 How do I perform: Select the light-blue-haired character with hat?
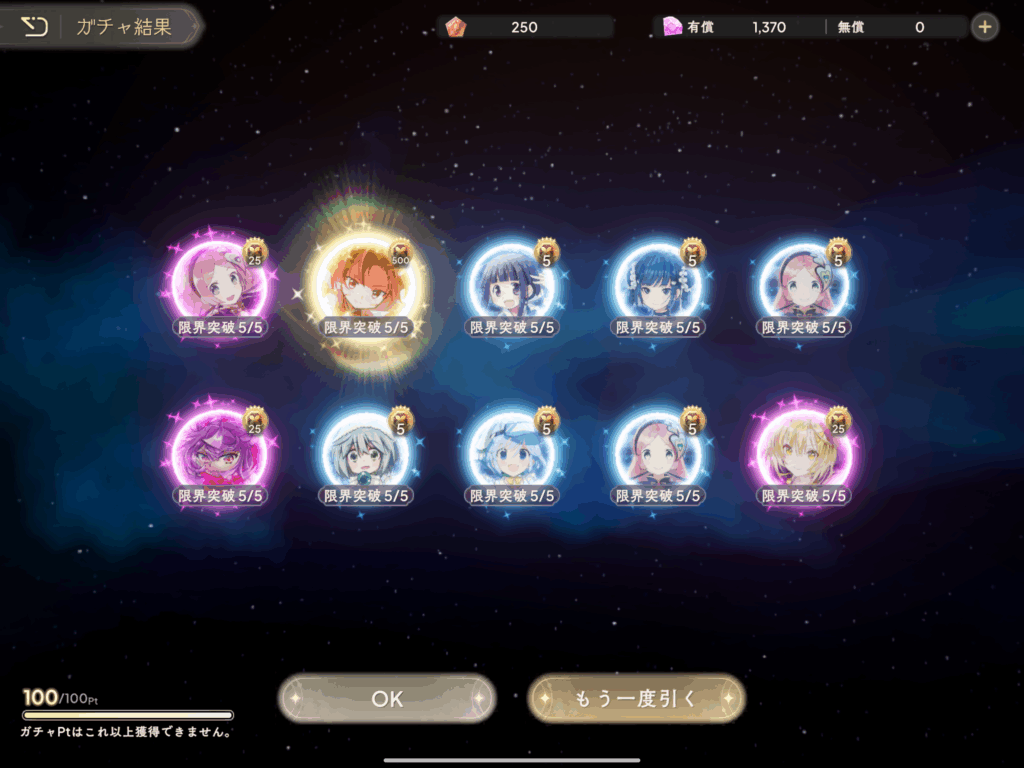pyautogui.click(x=513, y=455)
